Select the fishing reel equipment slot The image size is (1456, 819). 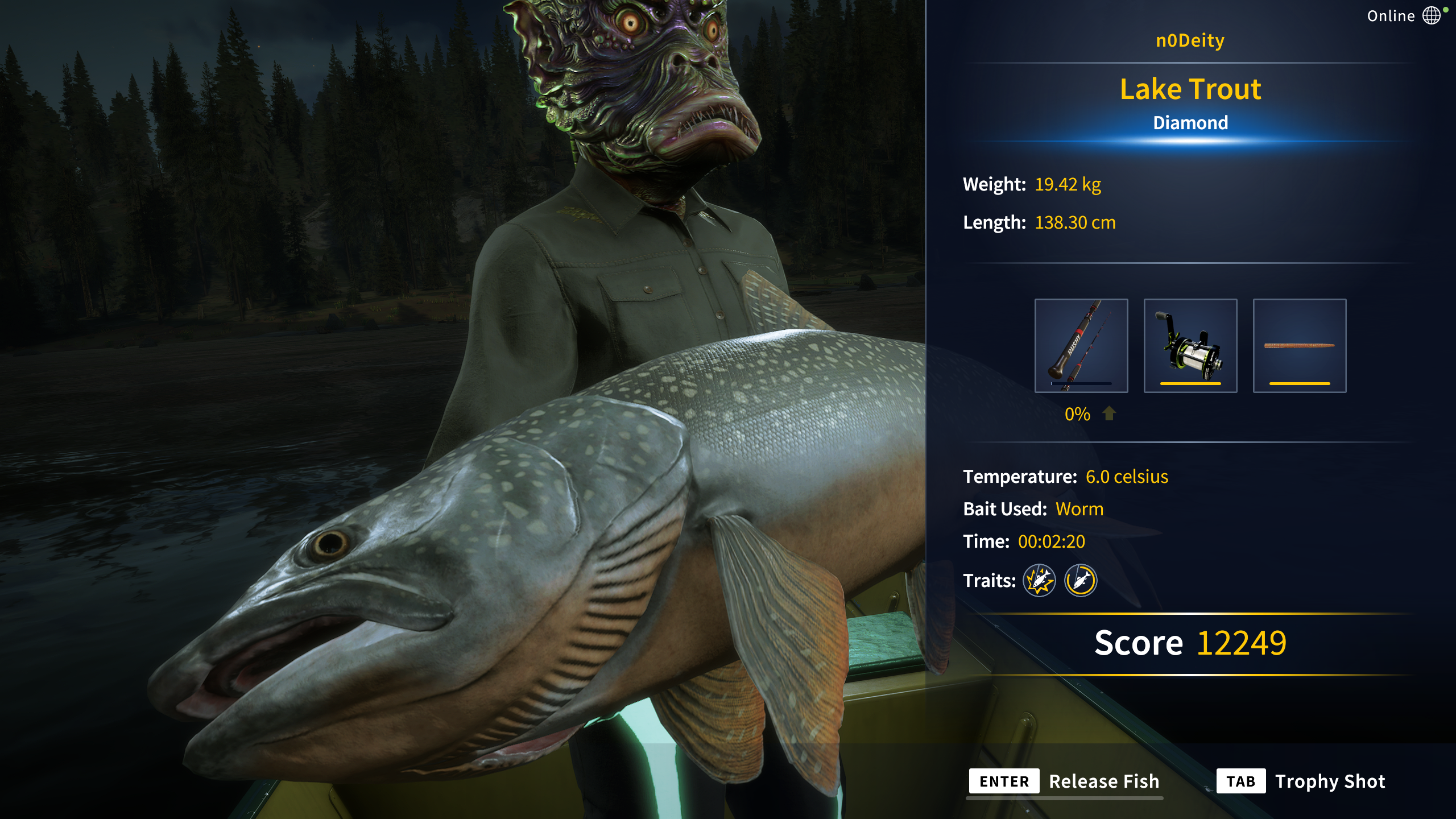click(1190, 345)
